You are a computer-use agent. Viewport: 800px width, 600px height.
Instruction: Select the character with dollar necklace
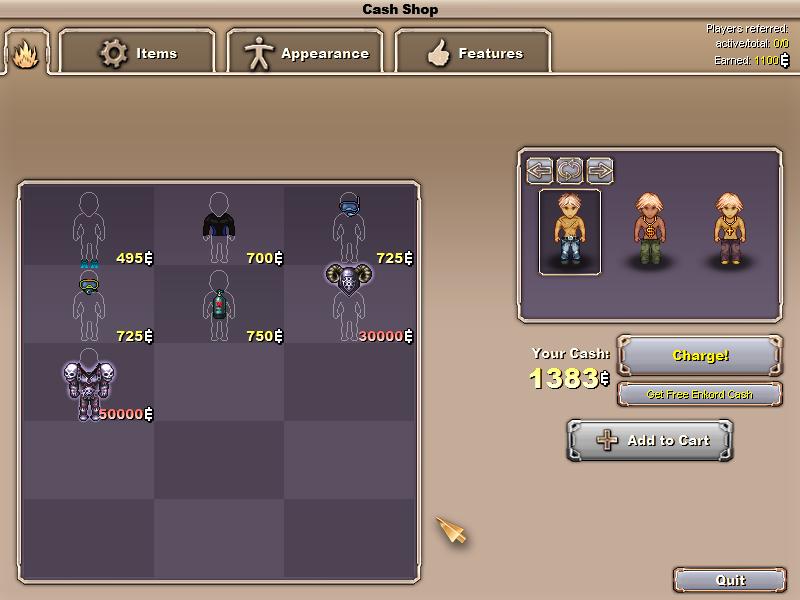(650, 230)
